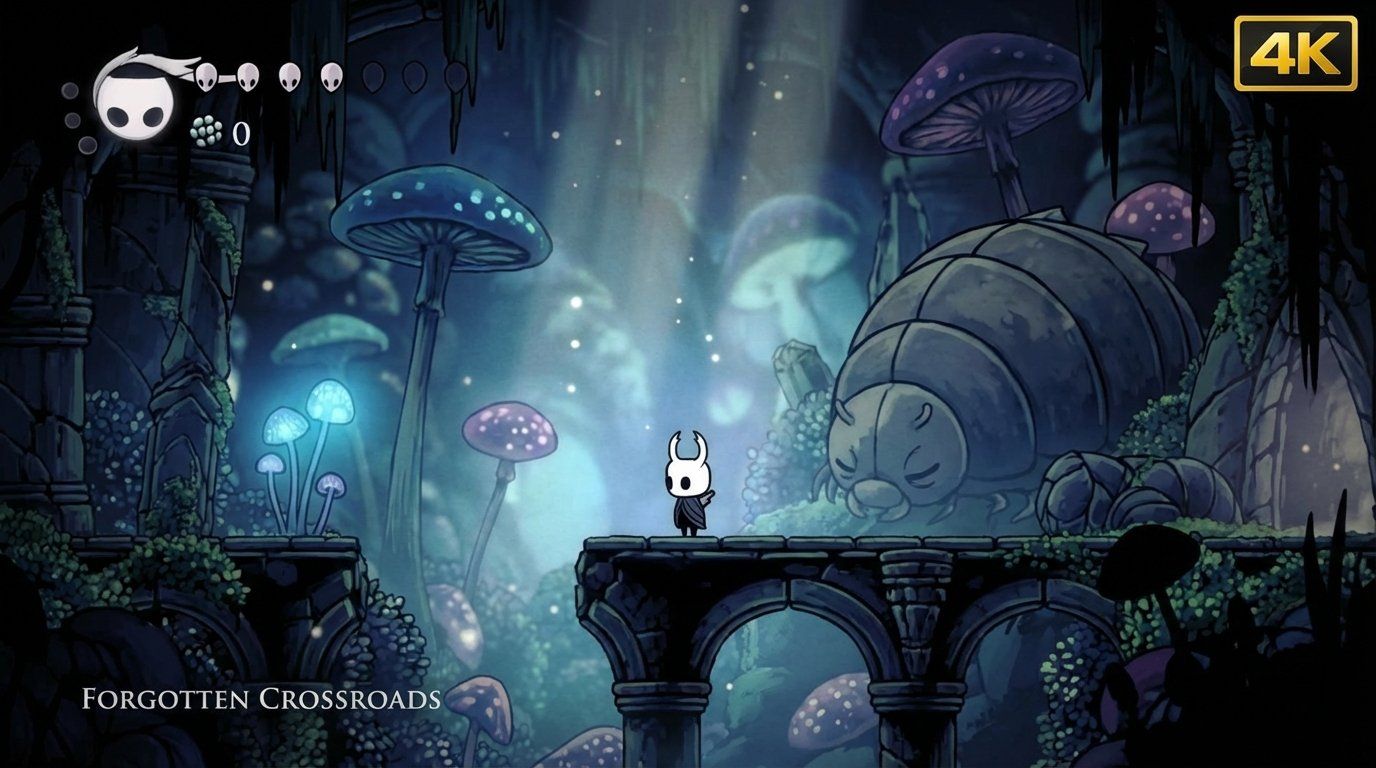Screen dimensions: 1376x768
Task: Click the middle orb notch under the vessel
Action: [x=71, y=122]
